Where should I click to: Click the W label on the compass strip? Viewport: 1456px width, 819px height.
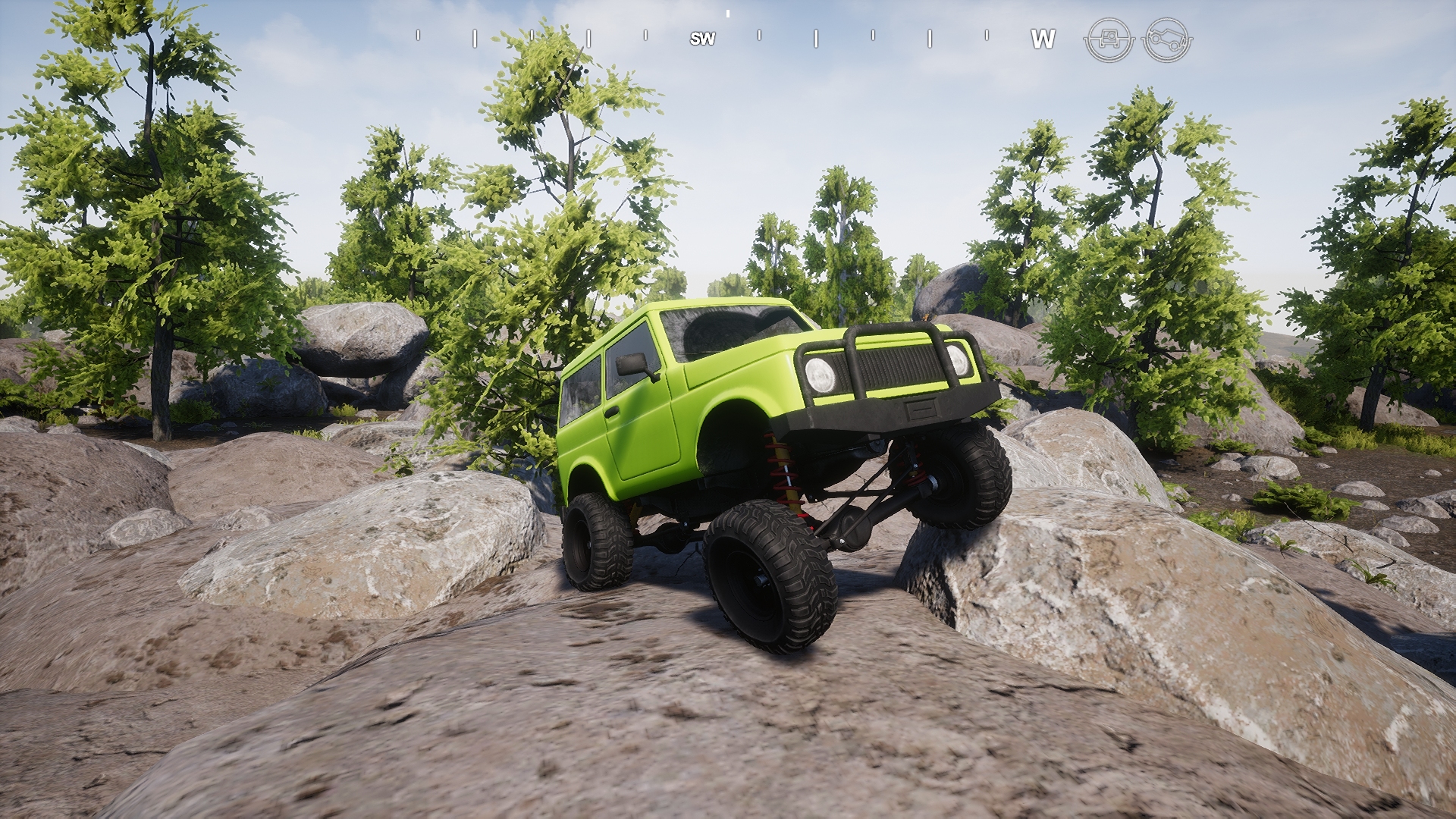coord(1045,36)
